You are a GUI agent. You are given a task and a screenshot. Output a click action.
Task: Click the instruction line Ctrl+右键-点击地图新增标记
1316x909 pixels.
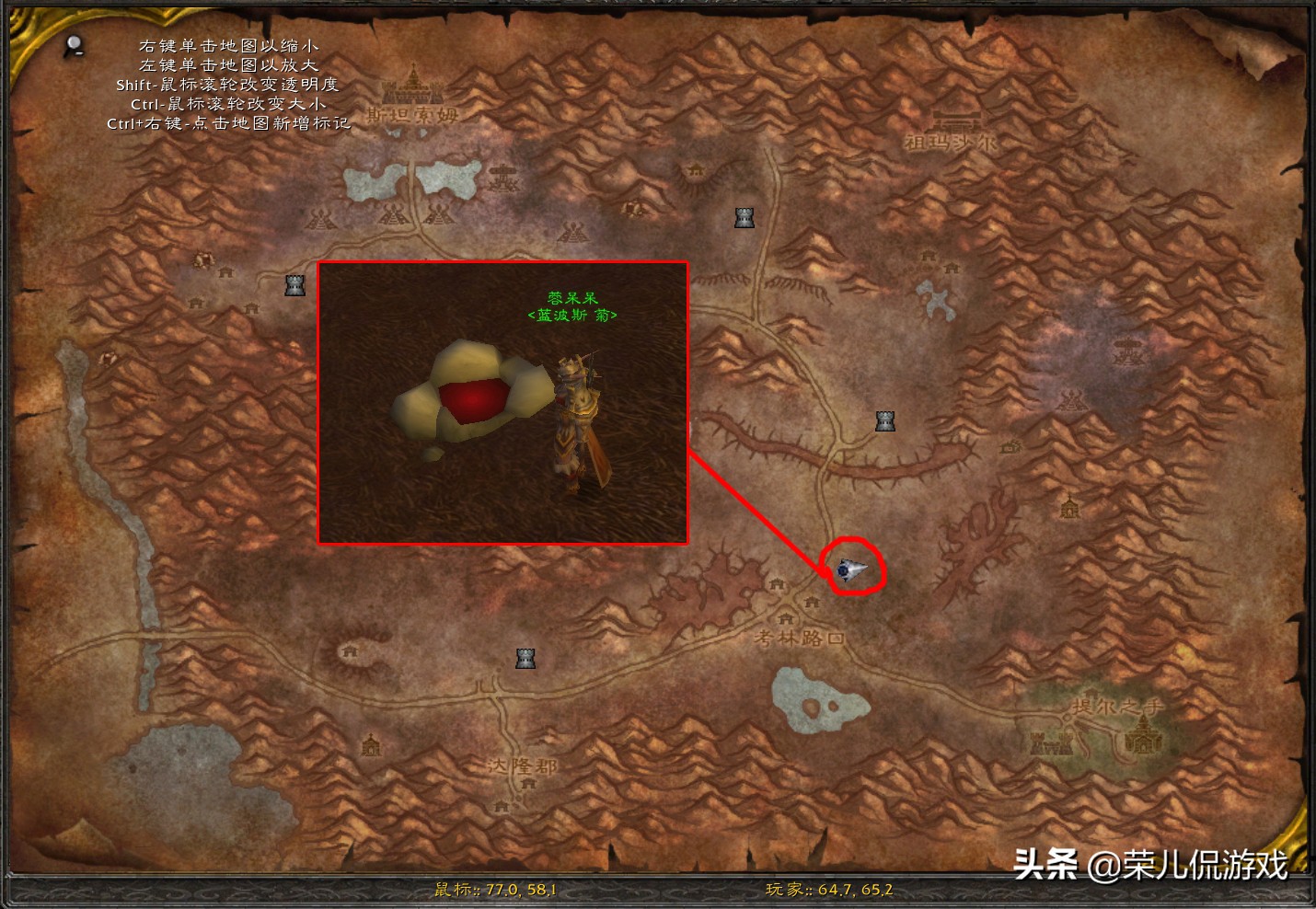pos(226,122)
